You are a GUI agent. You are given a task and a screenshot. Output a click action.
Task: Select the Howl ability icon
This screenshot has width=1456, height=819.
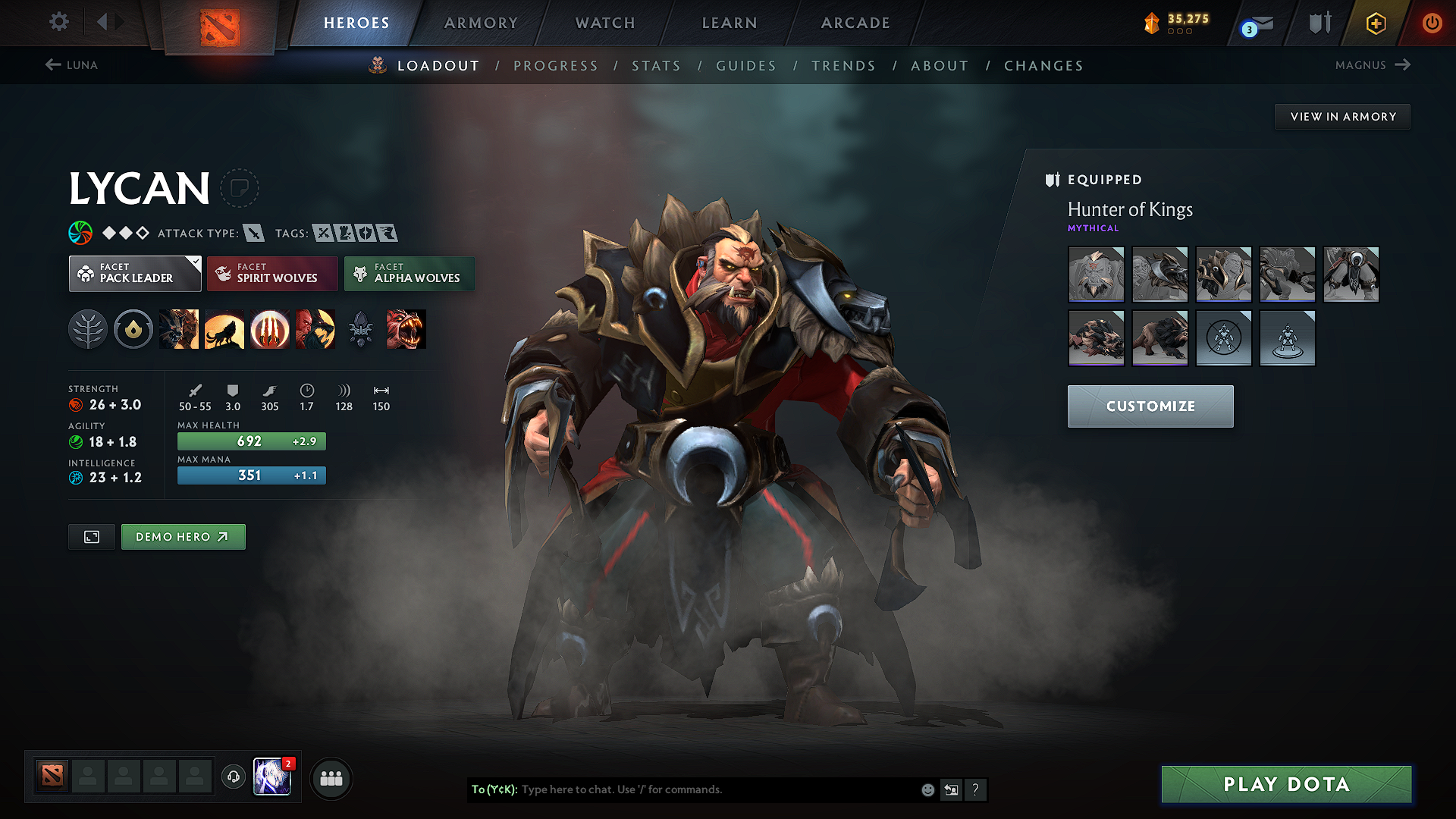click(x=224, y=329)
